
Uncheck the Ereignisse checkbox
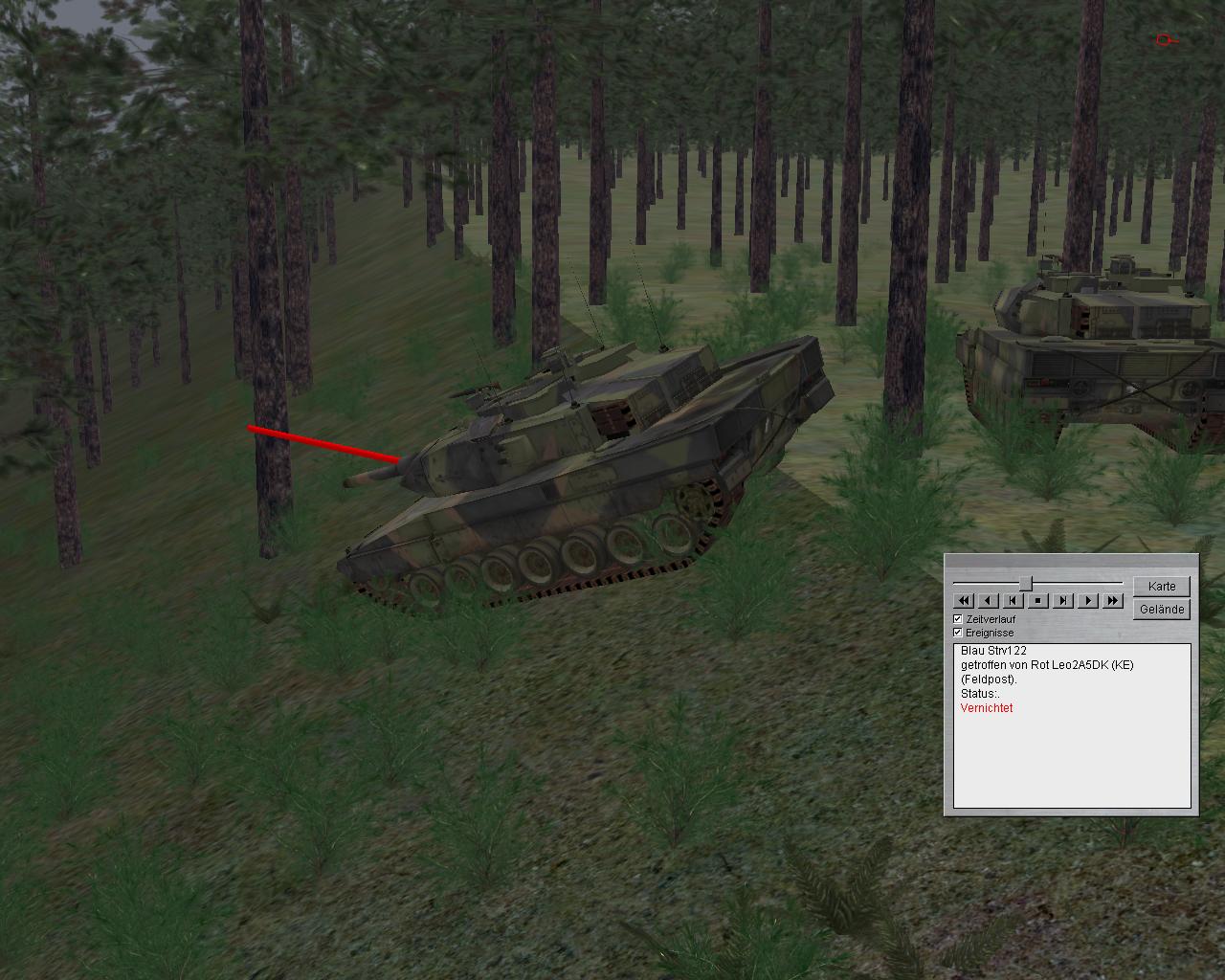(958, 633)
